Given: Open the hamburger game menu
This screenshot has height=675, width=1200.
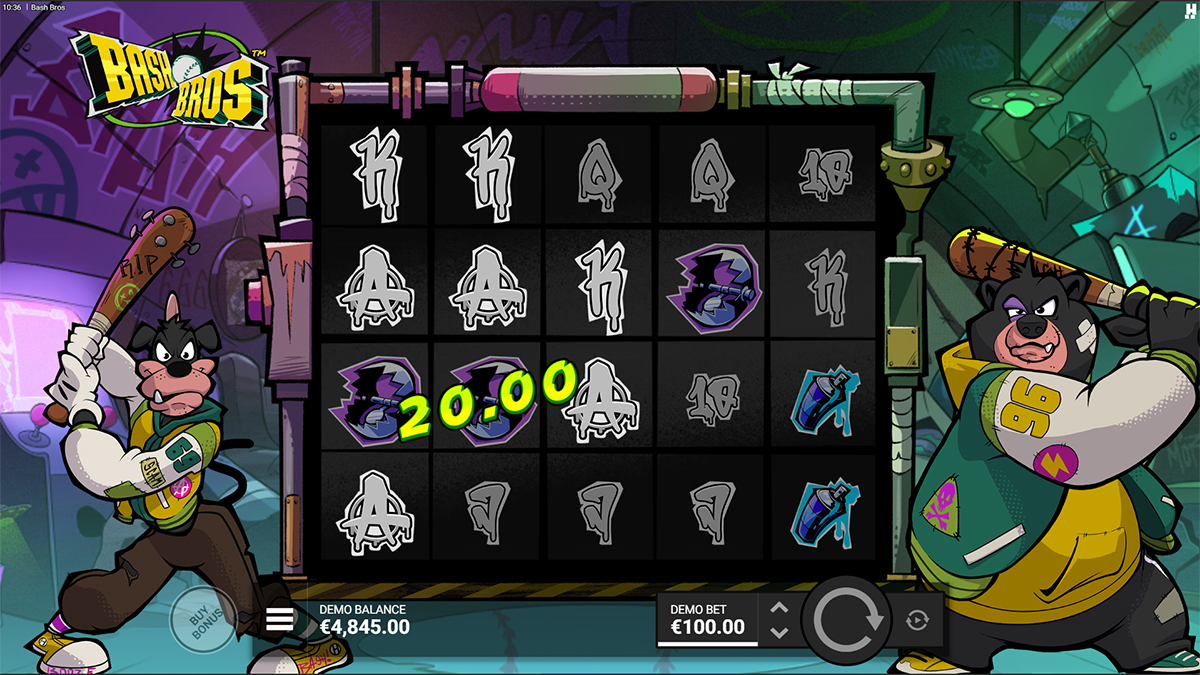Looking at the screenshot, I should click(x=280, y=620).
